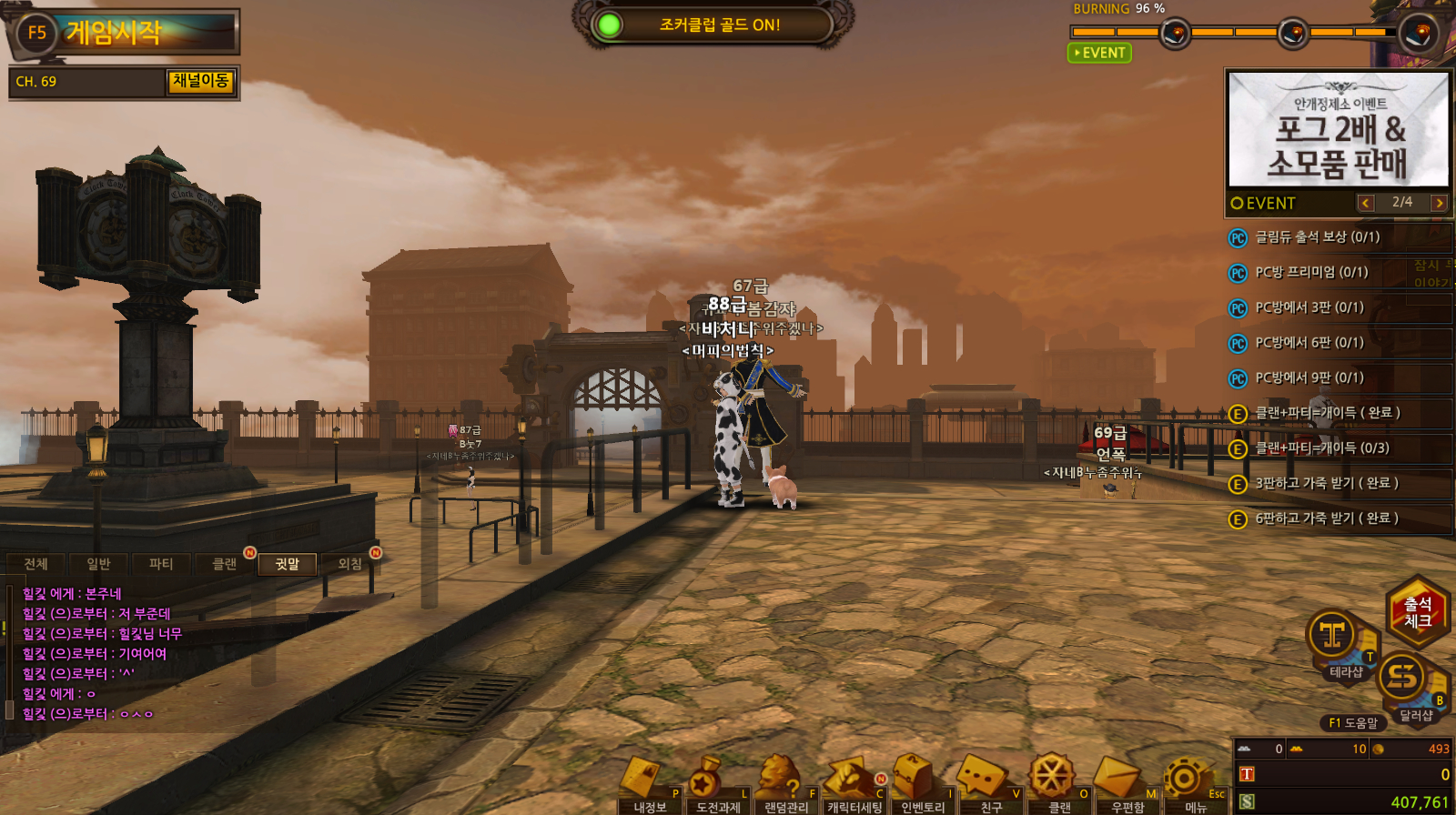Open the green EVENT button under burning gauge
Image resolution: width=1456 pixels, height=815 pixels.
click(x=1099, y=53)
